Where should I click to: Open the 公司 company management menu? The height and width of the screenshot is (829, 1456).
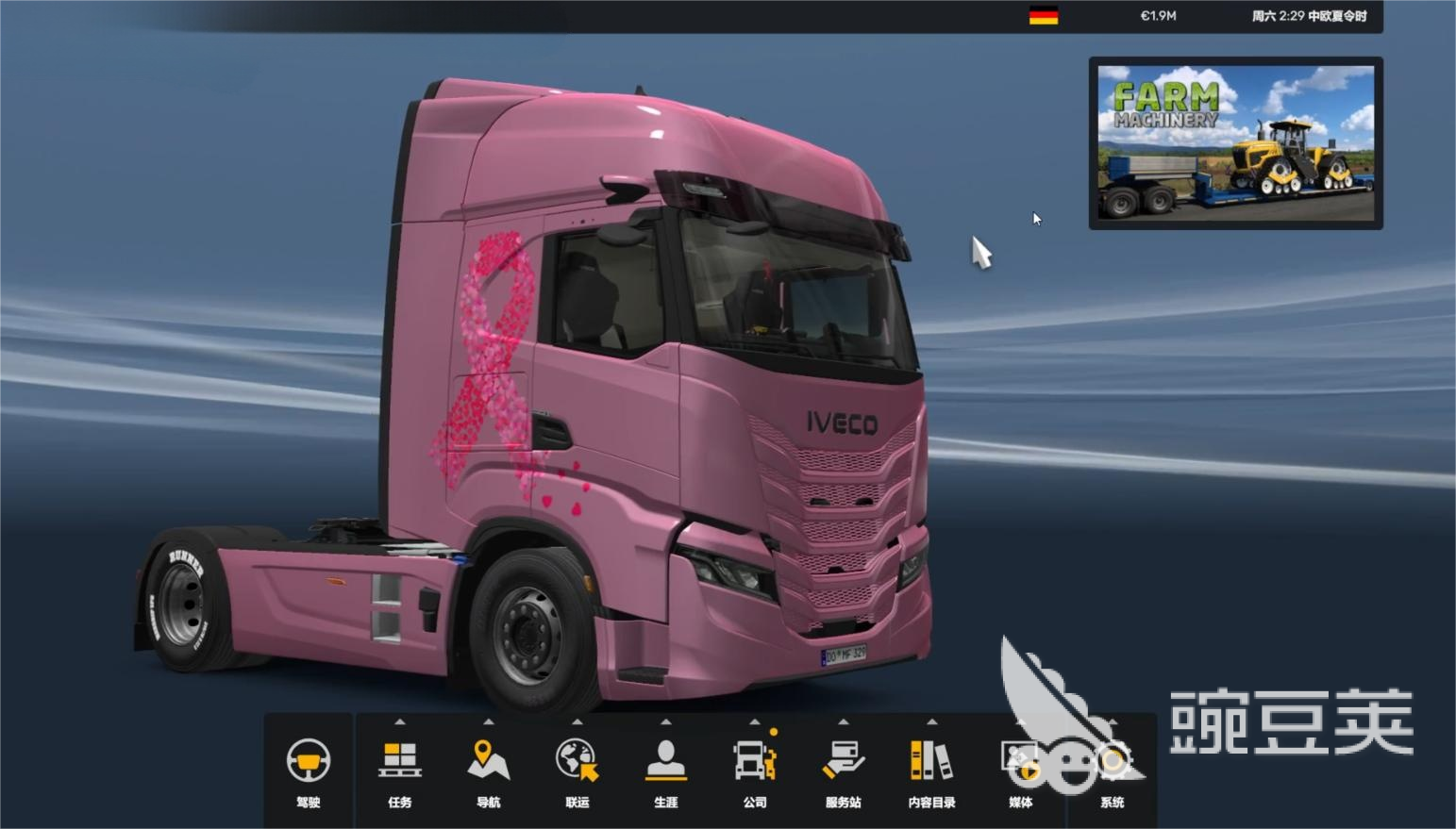coord(755,770)
